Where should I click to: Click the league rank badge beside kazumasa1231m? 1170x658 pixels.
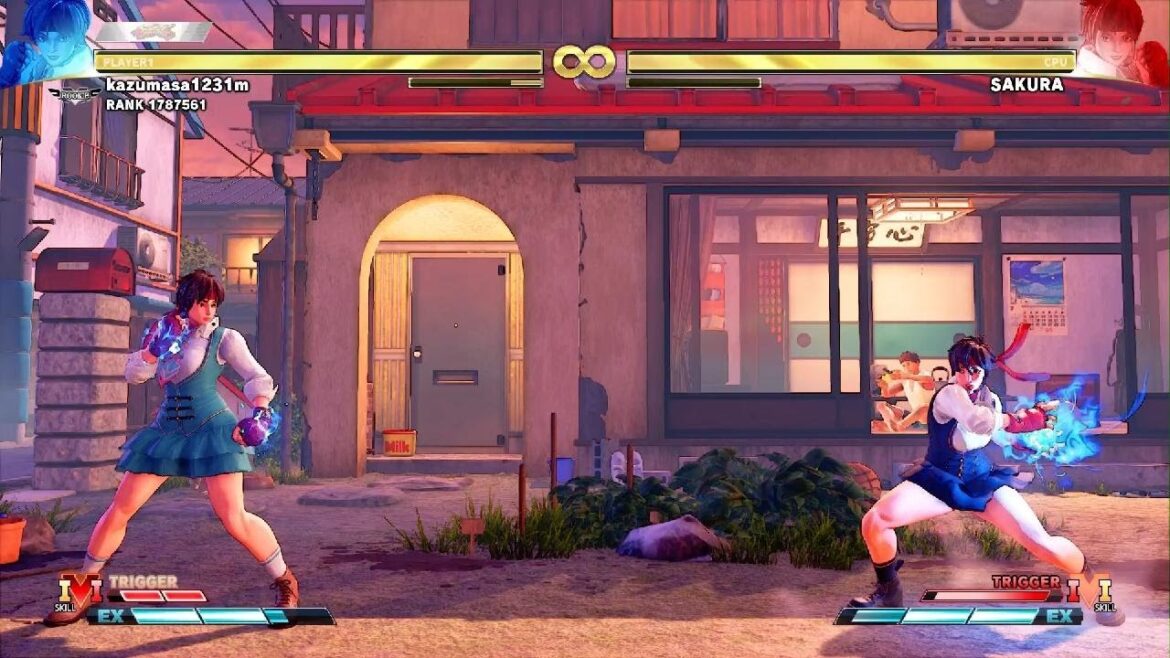(73, 94)
